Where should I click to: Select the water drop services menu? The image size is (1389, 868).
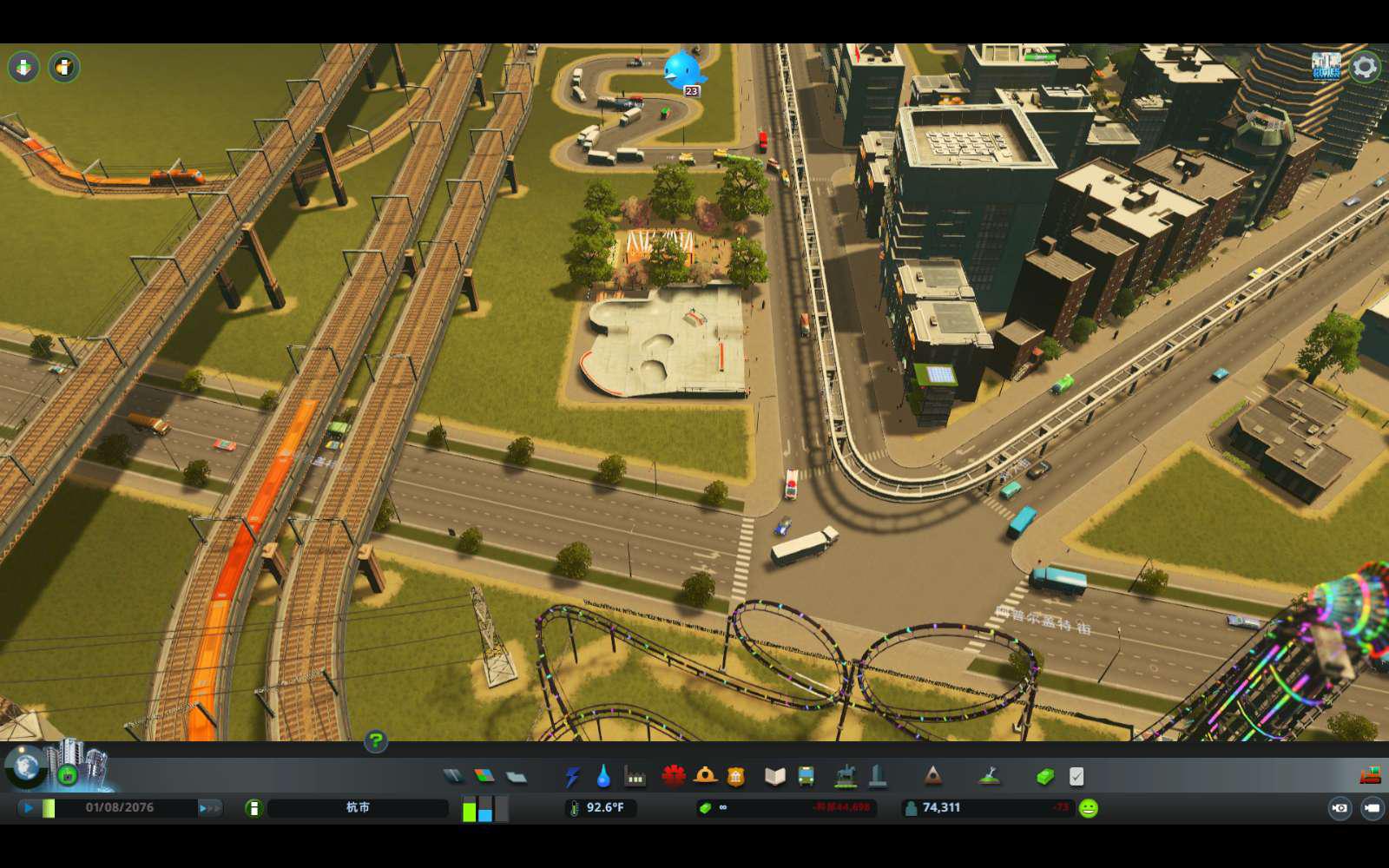603,776
